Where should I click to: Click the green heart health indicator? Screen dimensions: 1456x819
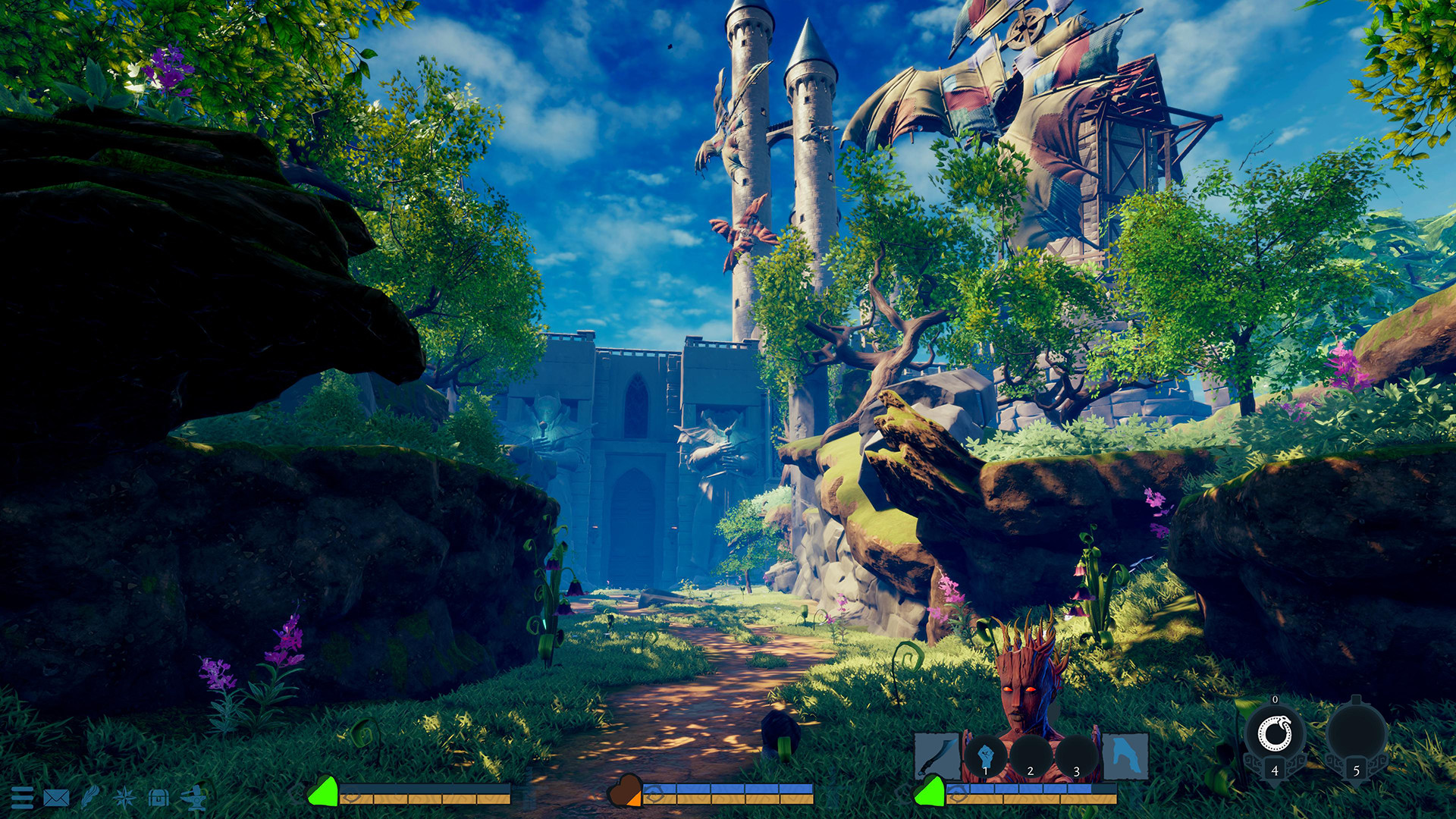(x=324, y=793)
